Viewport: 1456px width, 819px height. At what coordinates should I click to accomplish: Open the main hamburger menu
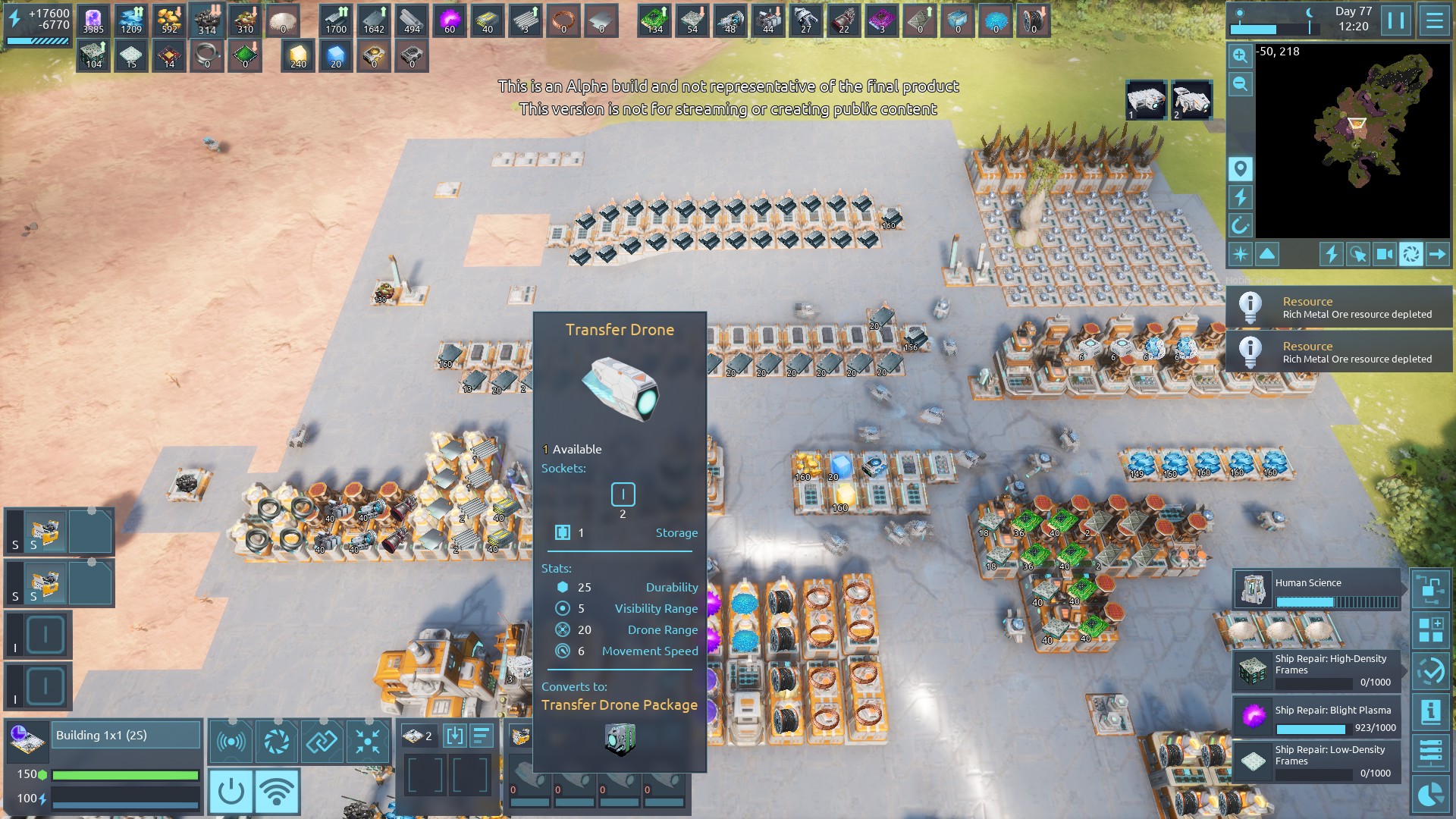1434,20
